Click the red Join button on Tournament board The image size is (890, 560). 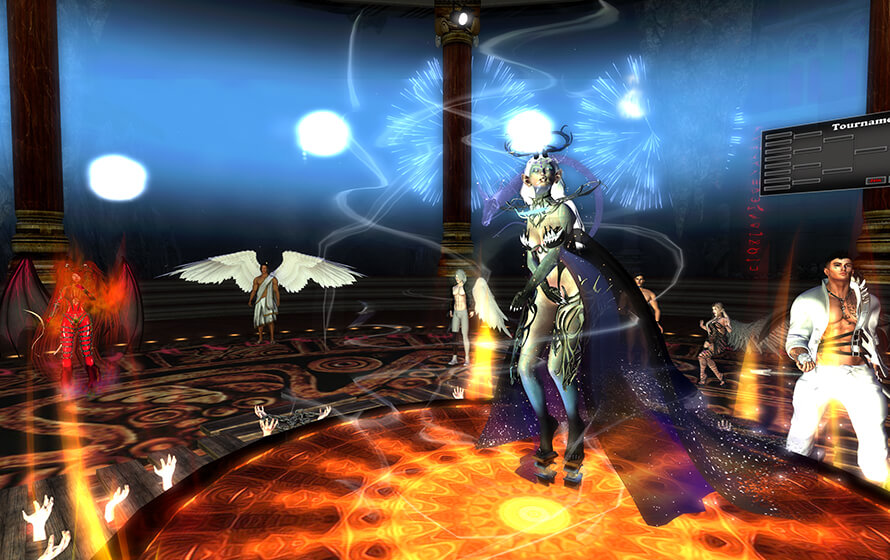[873, 180]
